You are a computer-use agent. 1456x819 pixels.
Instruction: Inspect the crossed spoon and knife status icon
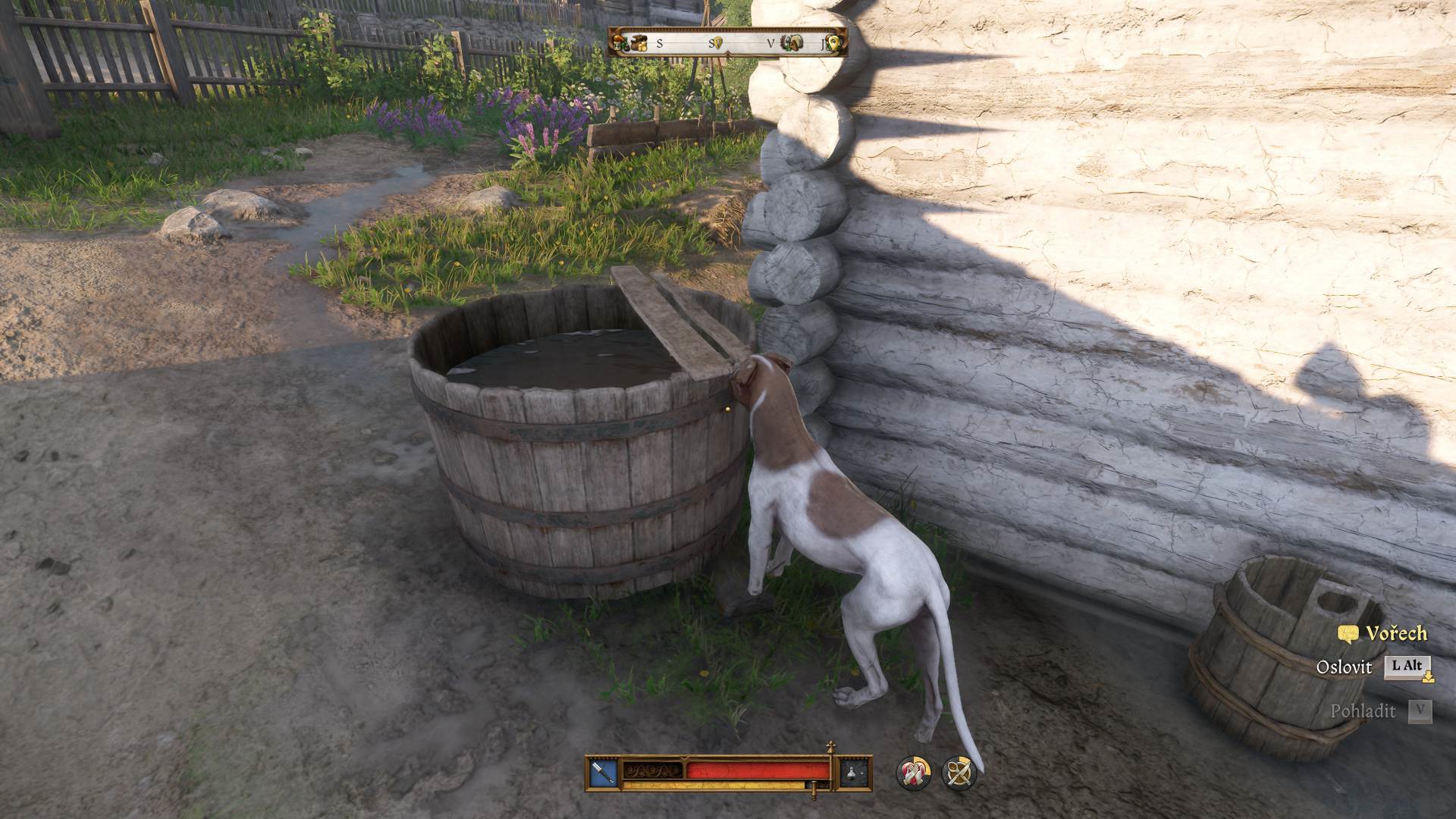tap(959, 773)
